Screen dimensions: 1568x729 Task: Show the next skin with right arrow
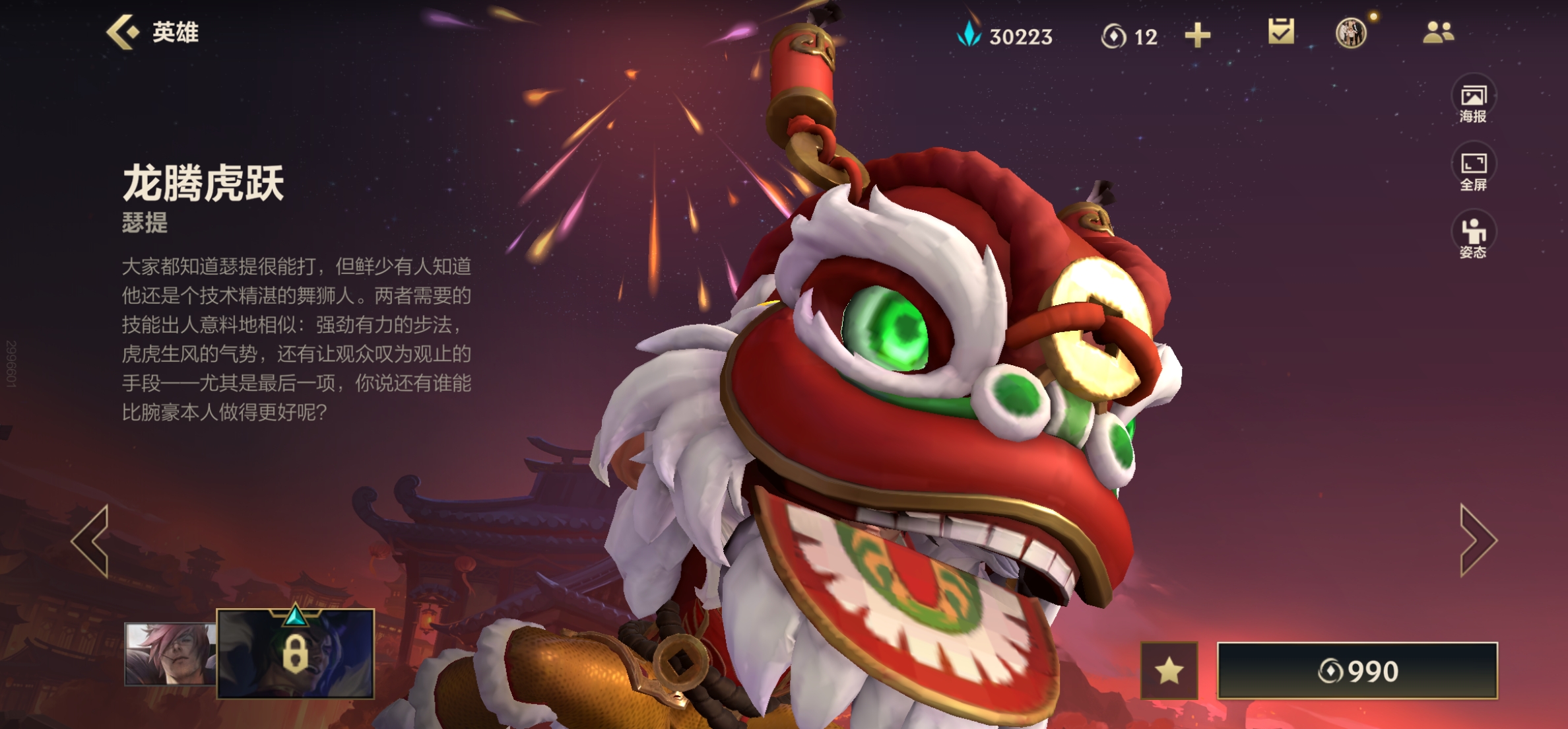pos(1477,541)
